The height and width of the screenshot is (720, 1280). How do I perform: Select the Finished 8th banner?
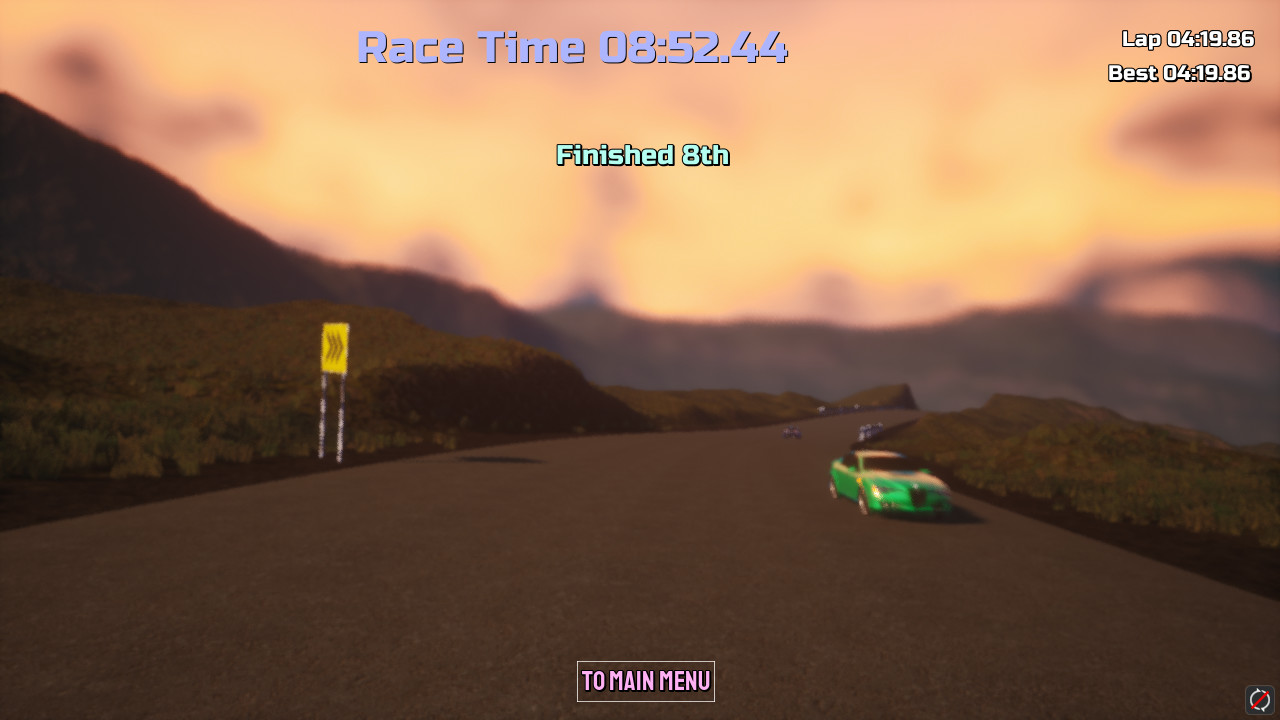point(643,156)
